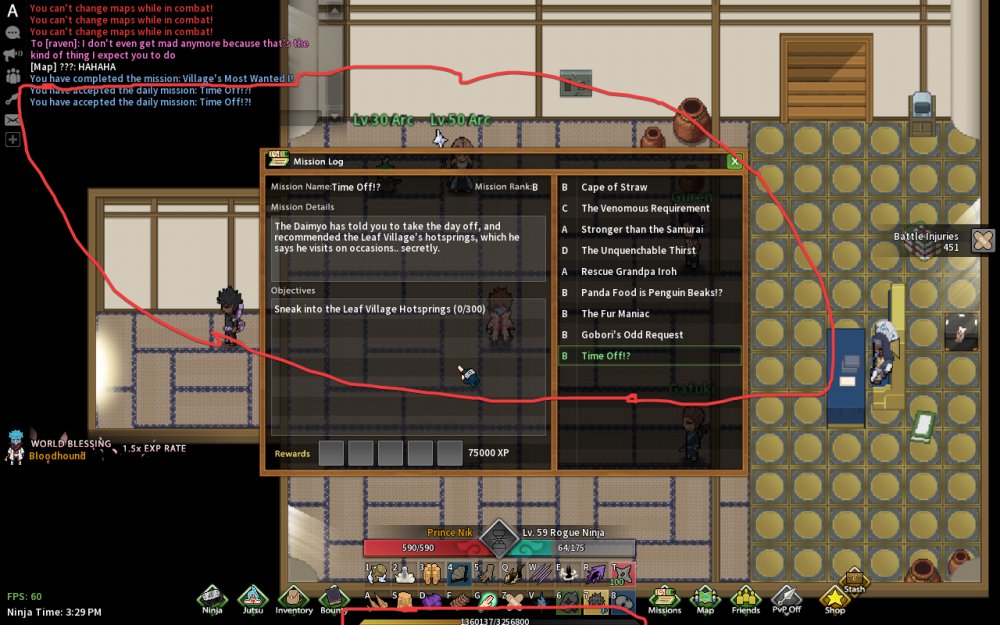
Task: Open the Map from bottom bar
Action: pos(705,598)
